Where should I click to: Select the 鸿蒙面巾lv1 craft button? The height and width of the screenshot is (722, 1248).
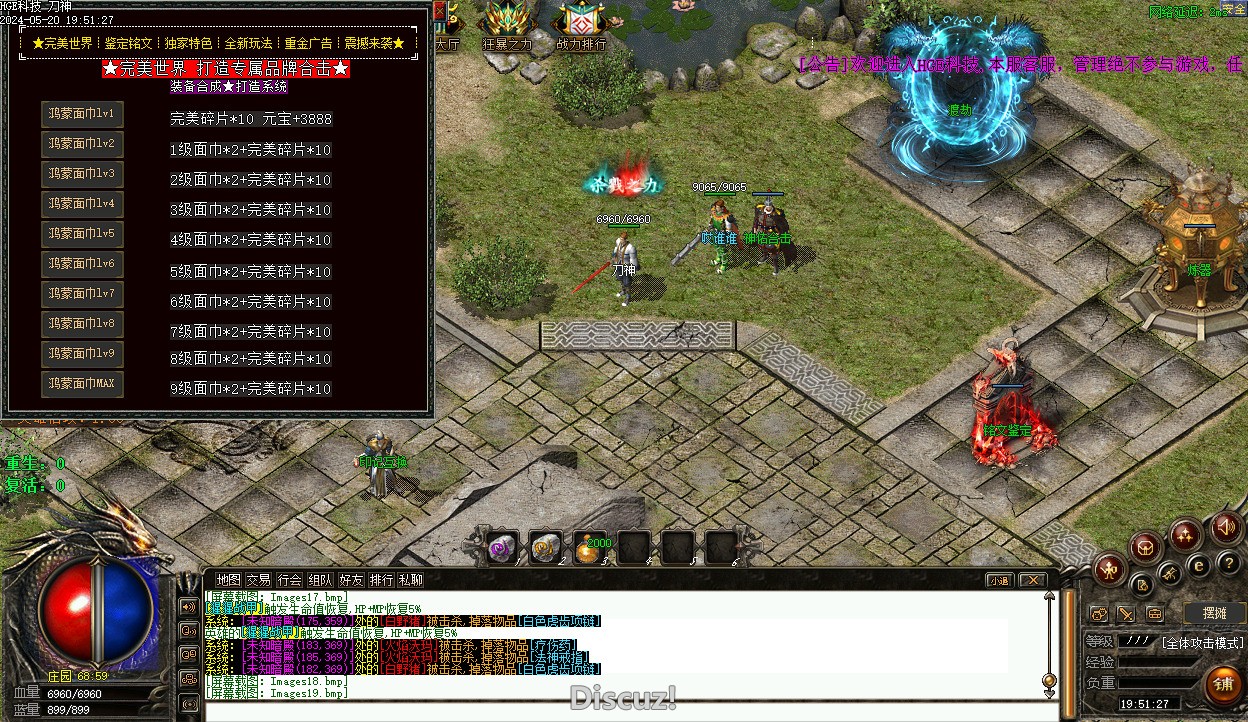82,114
